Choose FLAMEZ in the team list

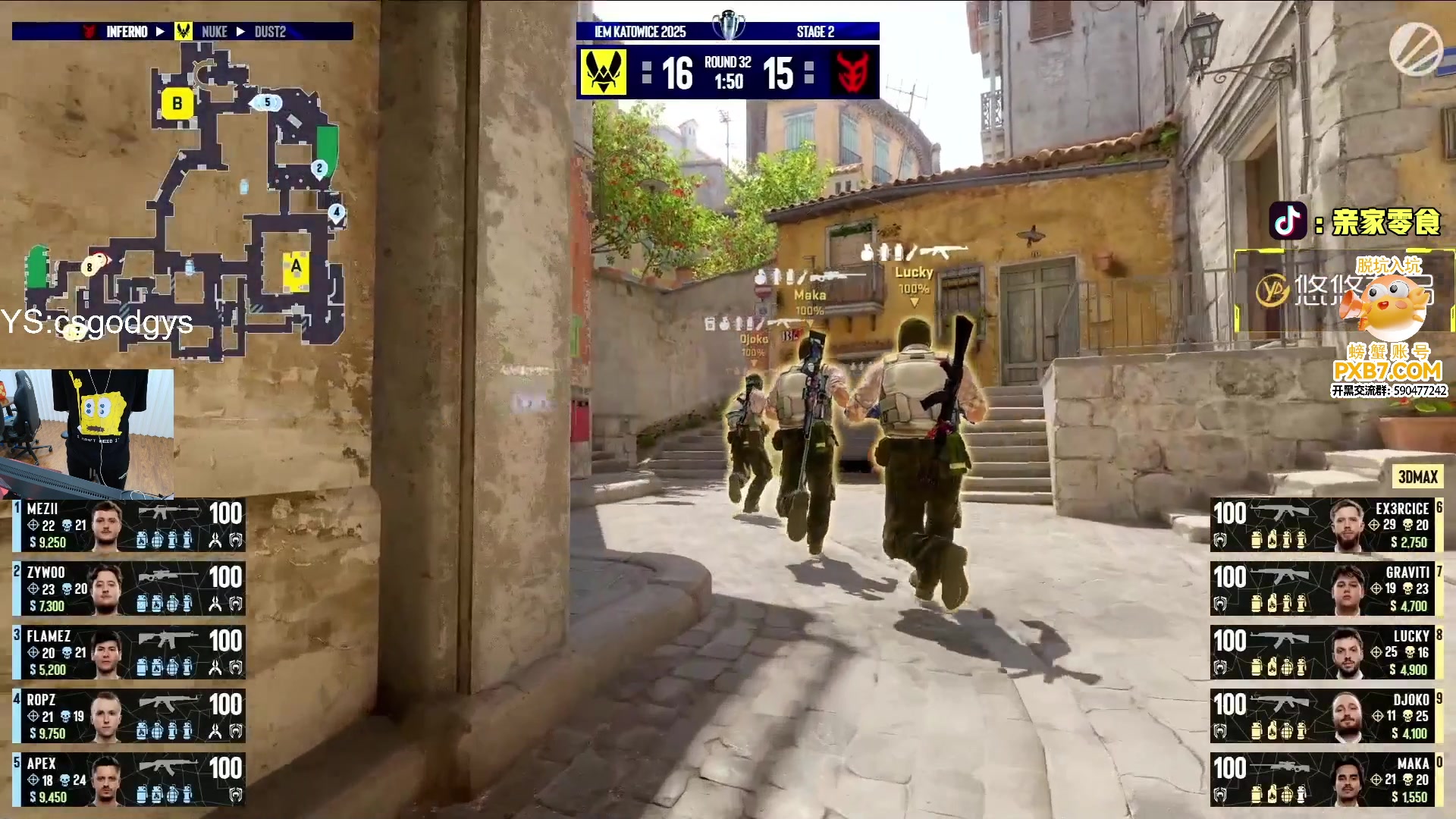[129, 652]
